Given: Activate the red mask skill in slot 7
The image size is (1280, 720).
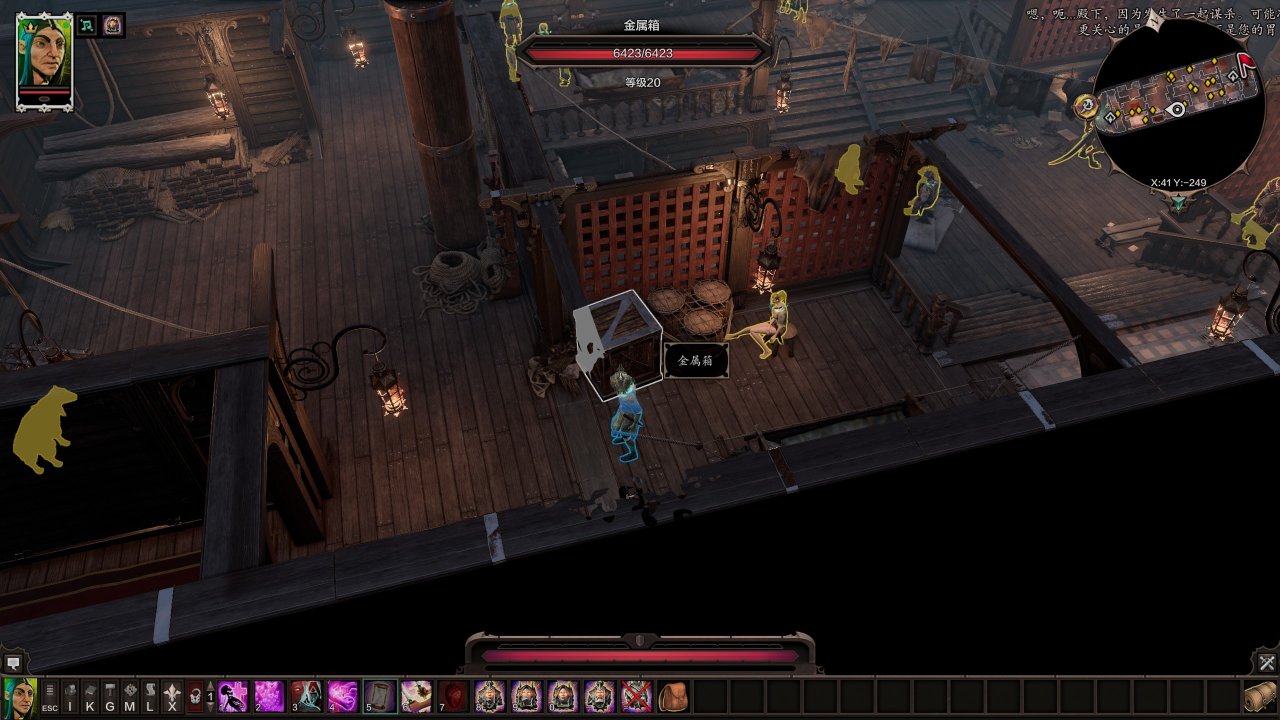Looking at the screenshot, I should (453, 696).
